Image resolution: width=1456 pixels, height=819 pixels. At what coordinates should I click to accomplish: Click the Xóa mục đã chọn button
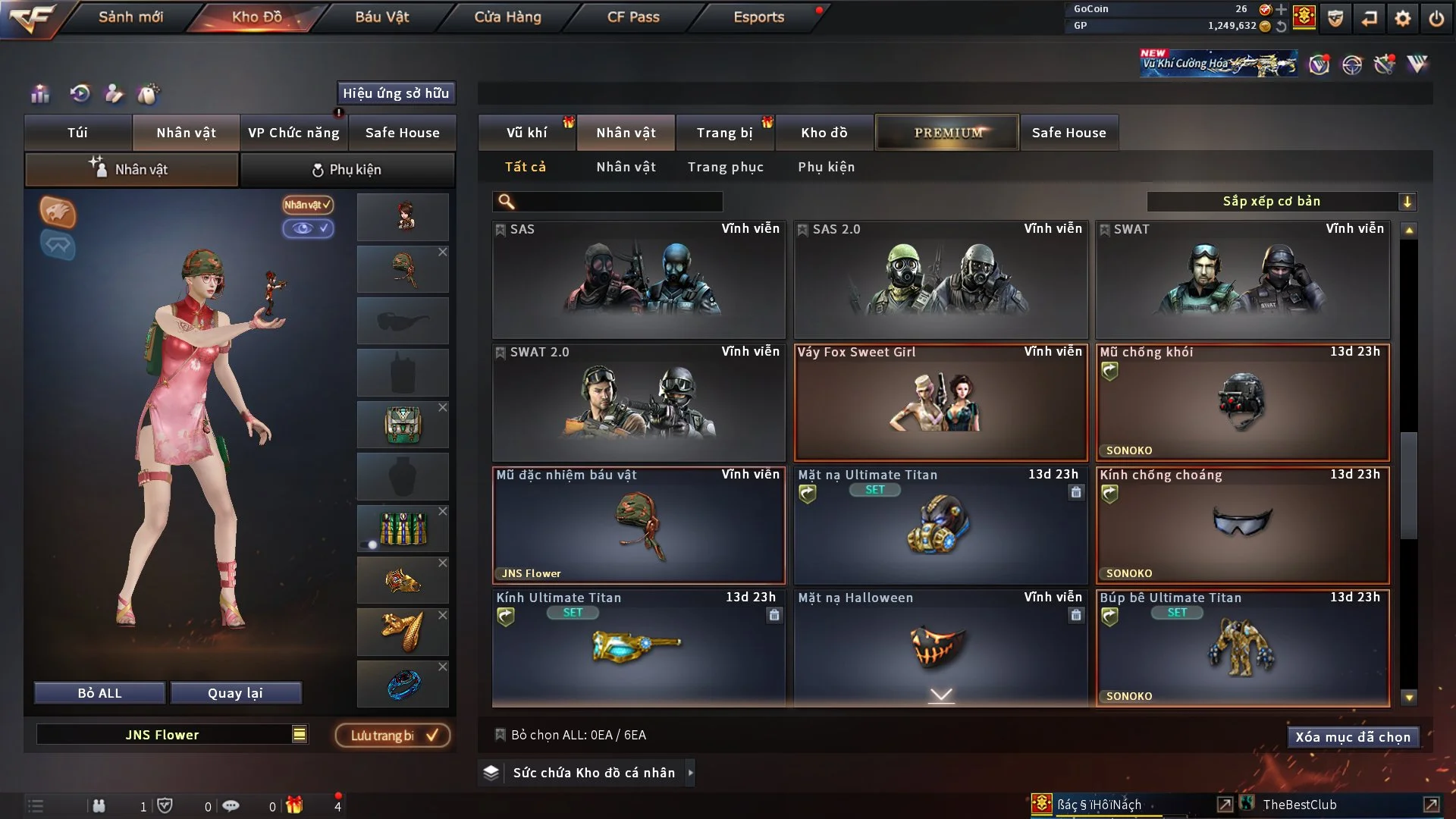coord(1353,736)
